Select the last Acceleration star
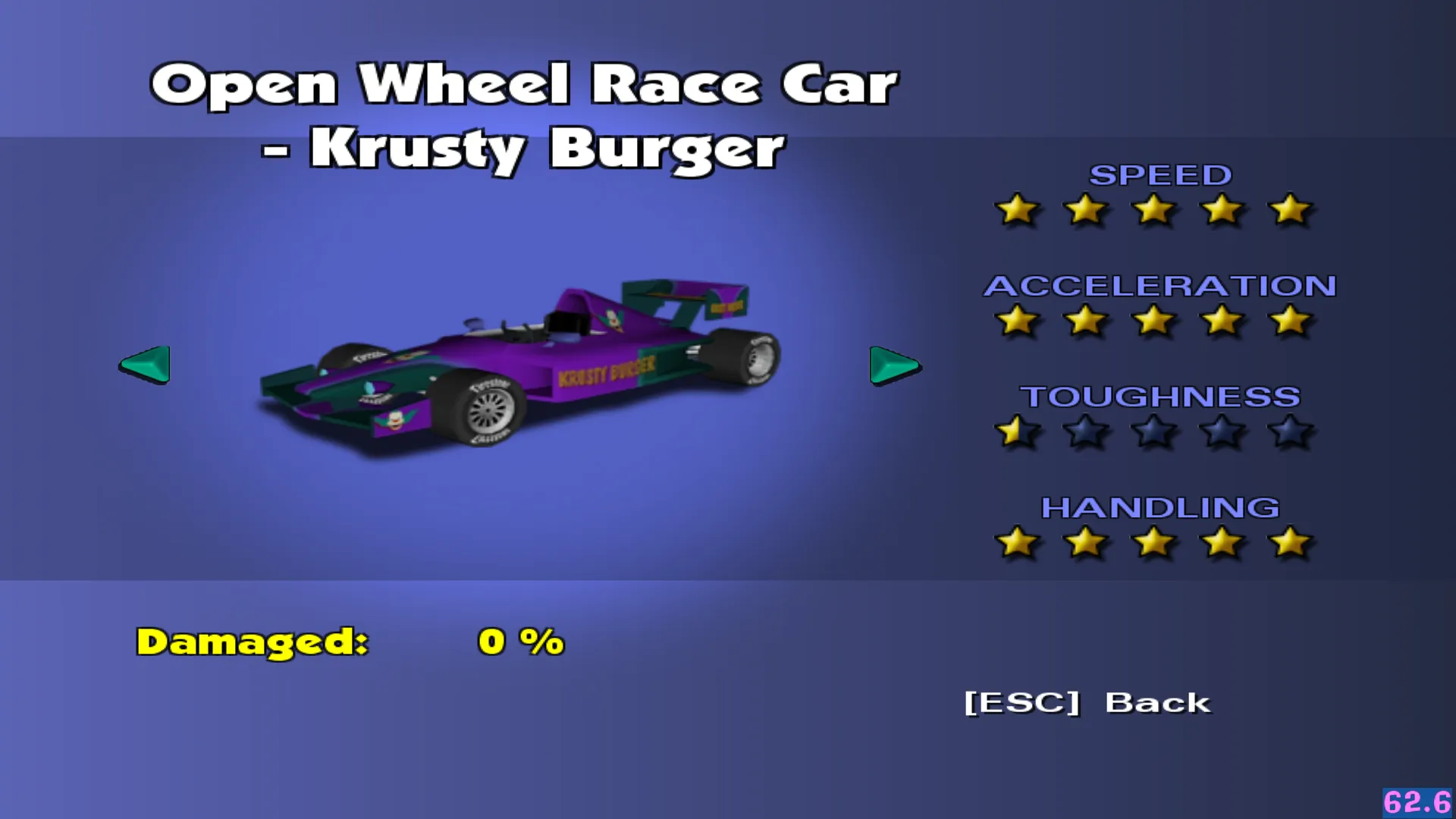The image size is (1456, 819). [x=1288, y=322]
